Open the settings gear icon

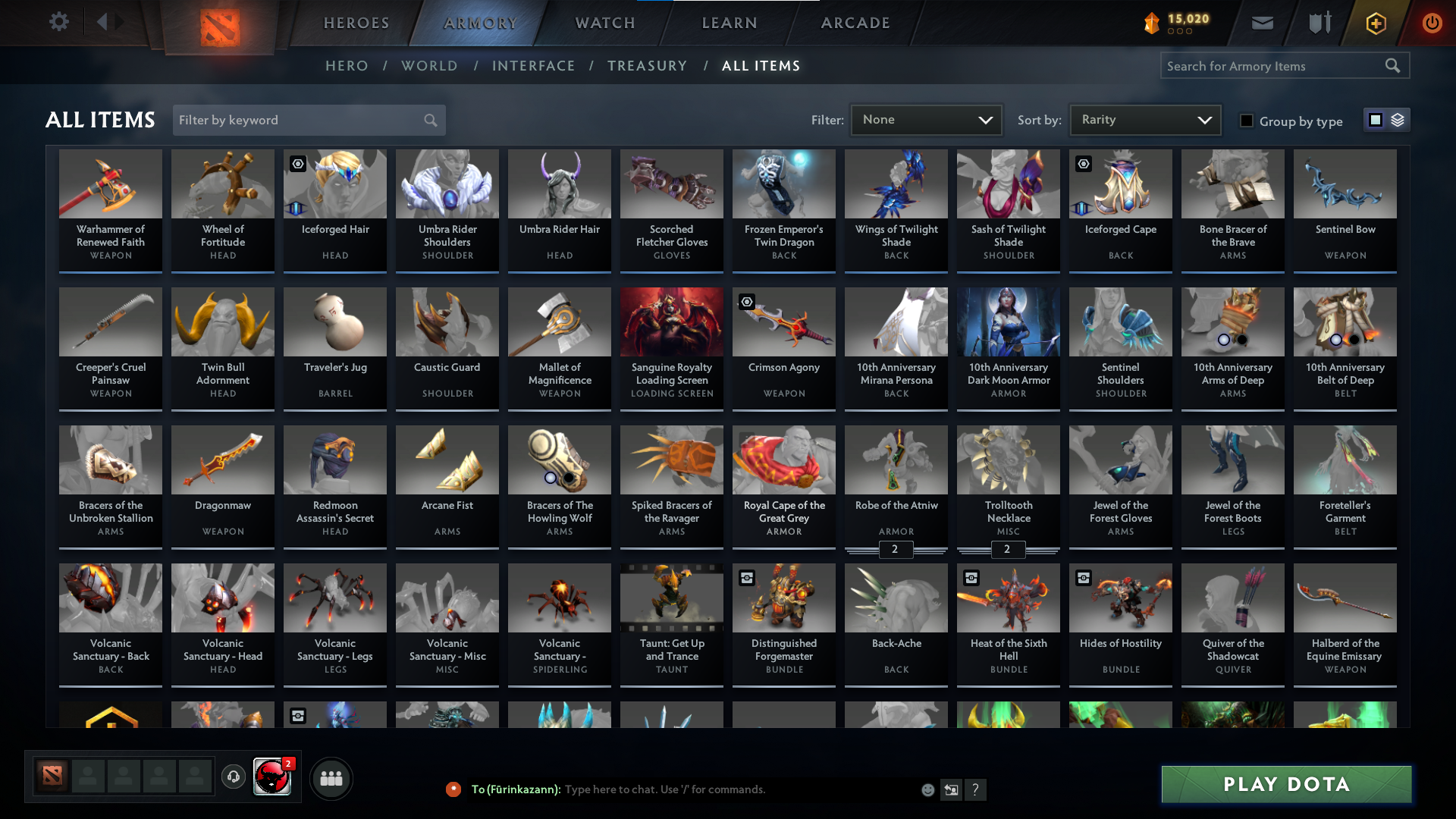click(59, 22)
